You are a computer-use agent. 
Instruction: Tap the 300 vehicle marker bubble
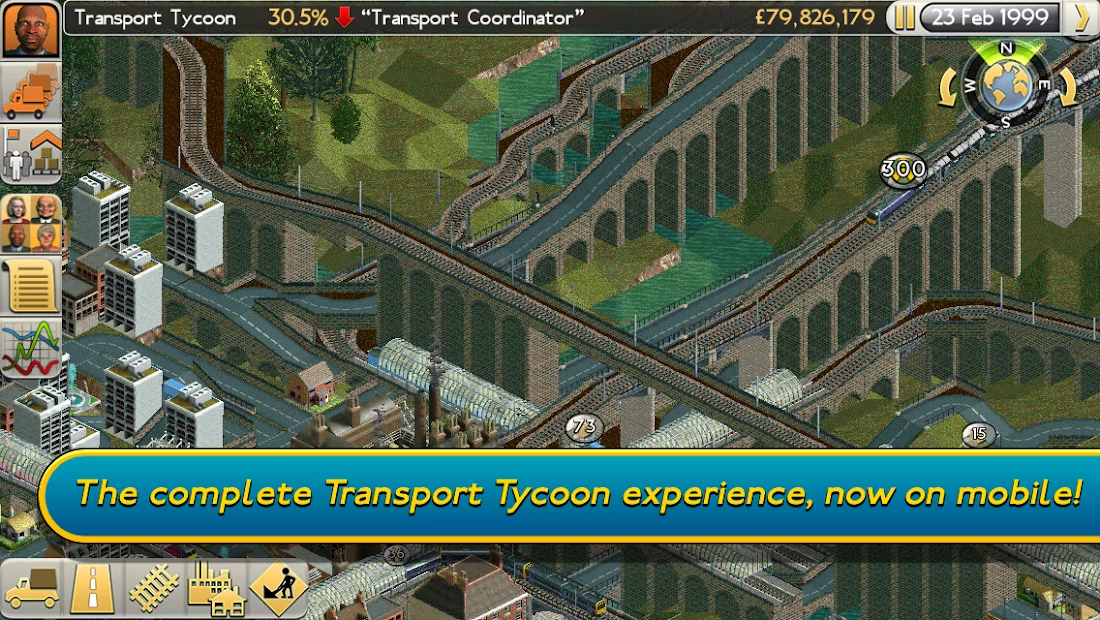903,170
